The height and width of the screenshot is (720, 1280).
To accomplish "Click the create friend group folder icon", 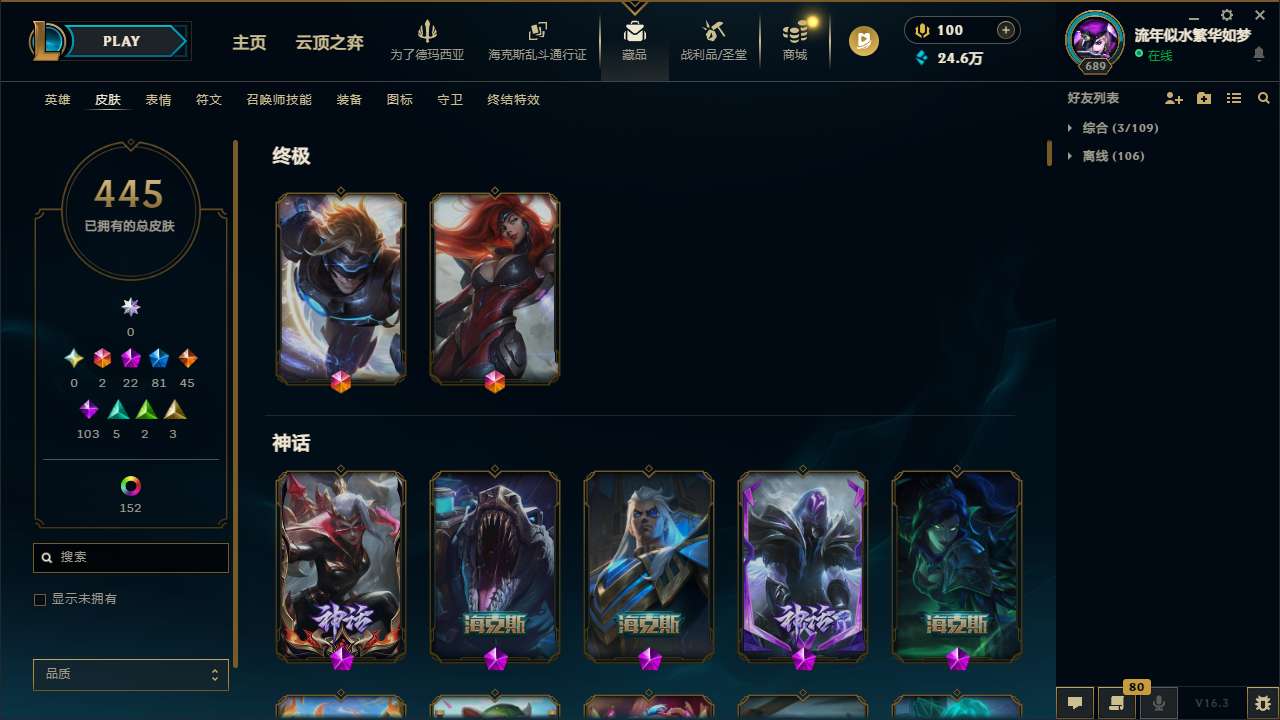I will 1204,98.
